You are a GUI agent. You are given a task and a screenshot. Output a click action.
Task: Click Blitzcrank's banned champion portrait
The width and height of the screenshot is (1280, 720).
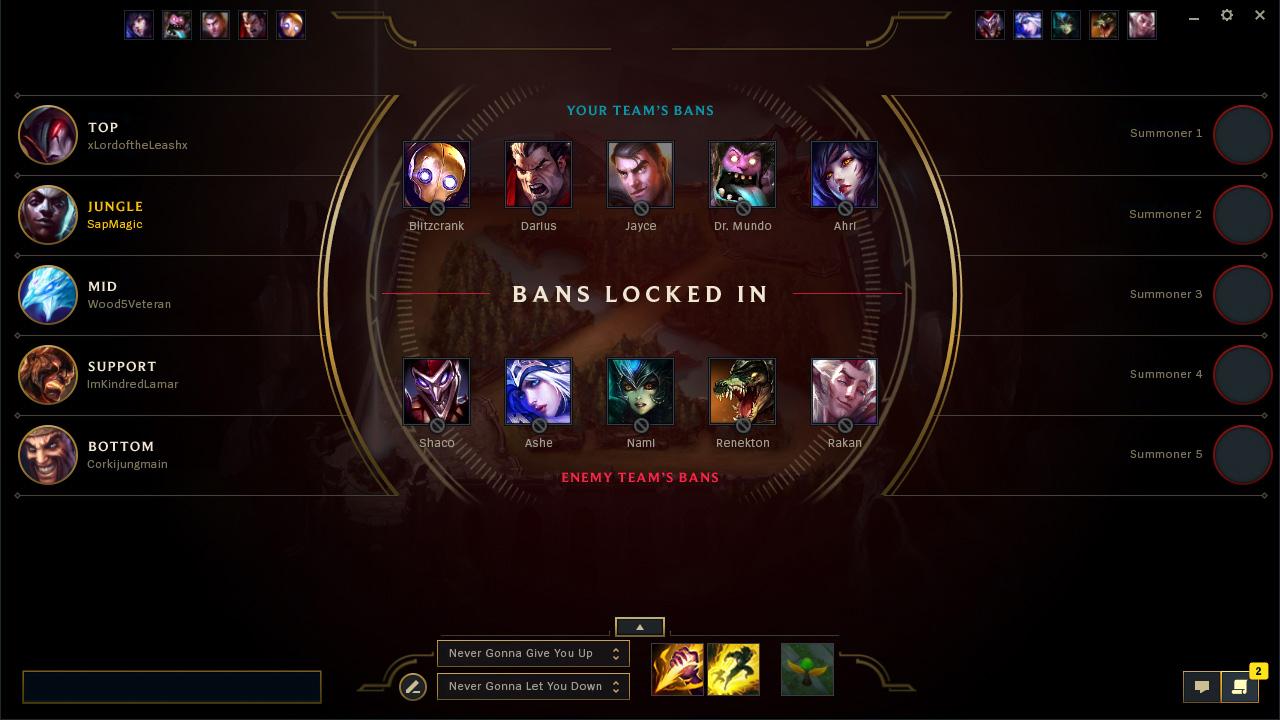pyautogui.click(x=436, y=174)
